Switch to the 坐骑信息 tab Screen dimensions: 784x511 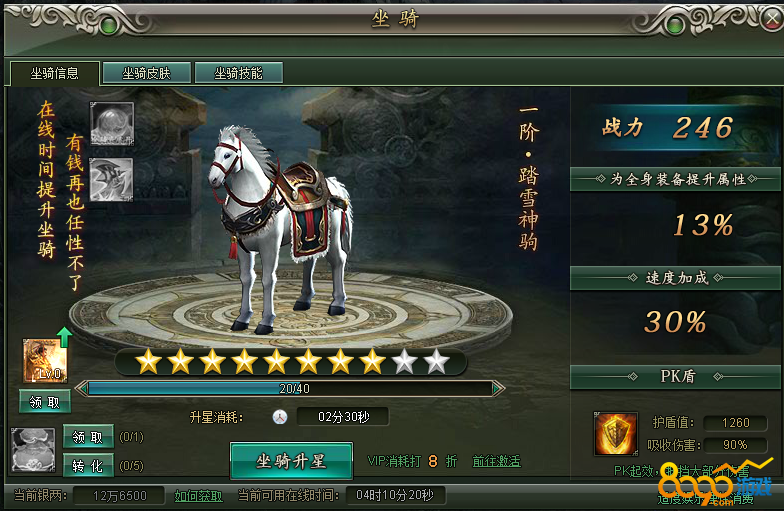coord(54,73)
